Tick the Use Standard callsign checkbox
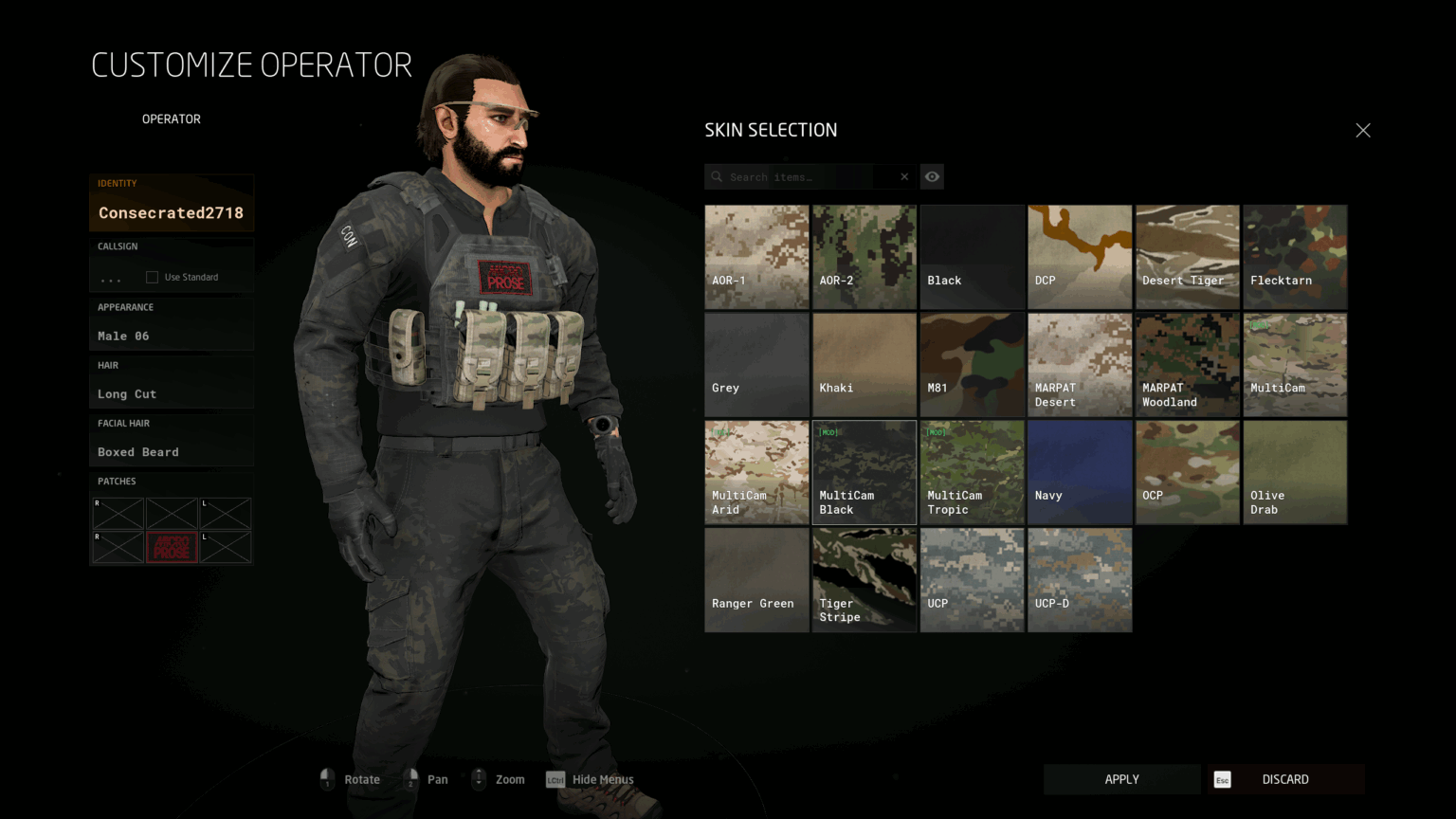Viewport: 1456px width, 819px height. 152,277
